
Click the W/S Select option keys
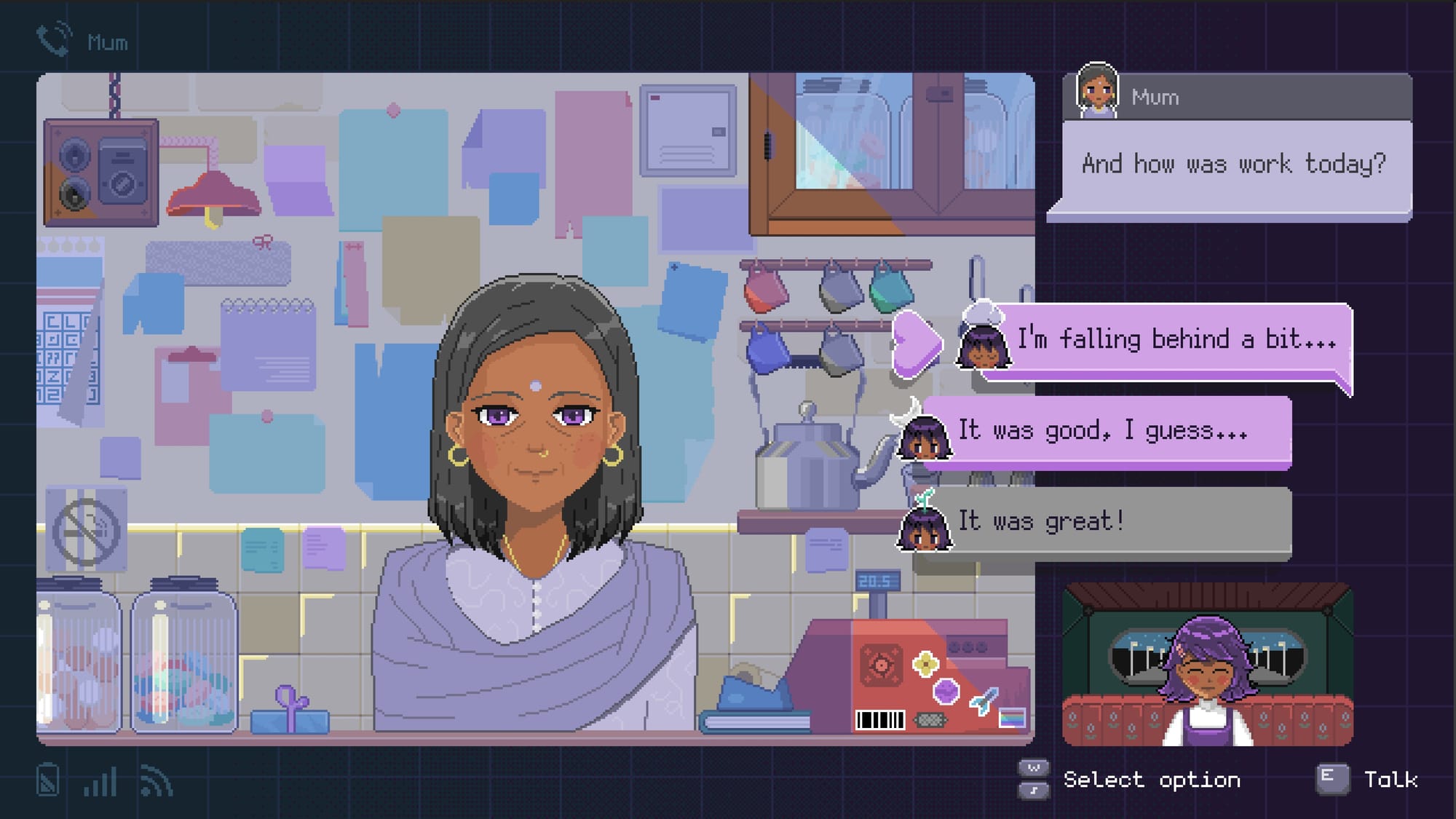[x=1033, y=780]
